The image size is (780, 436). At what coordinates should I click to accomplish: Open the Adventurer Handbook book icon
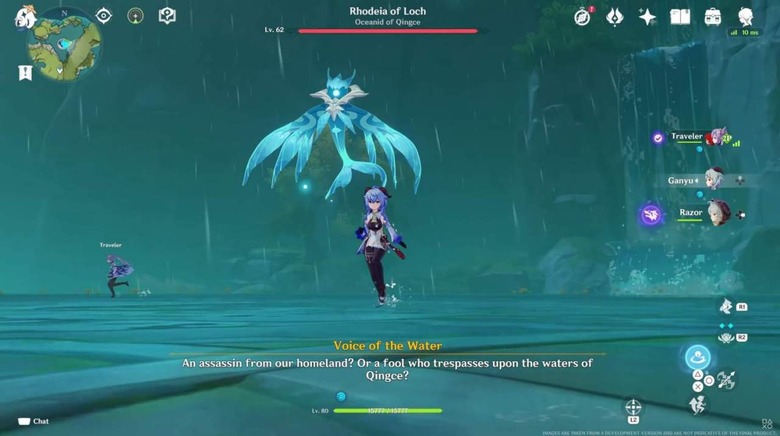pyautogui.click(x=680, y=17)
